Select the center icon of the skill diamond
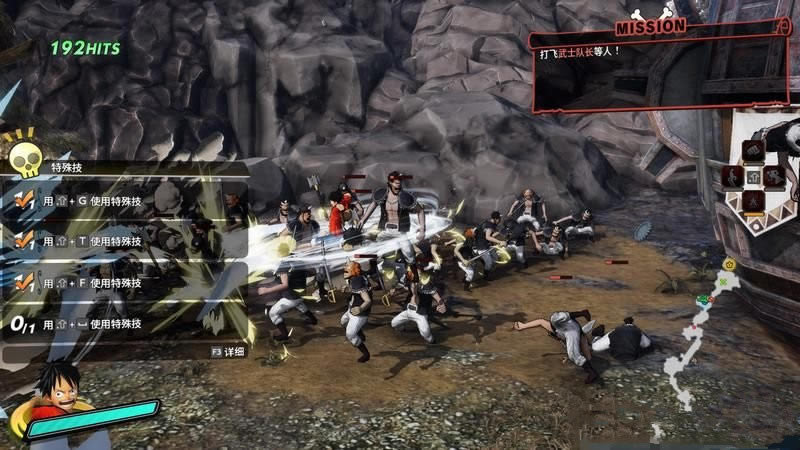This screenshot has height=450, width=800. [754, 176]
